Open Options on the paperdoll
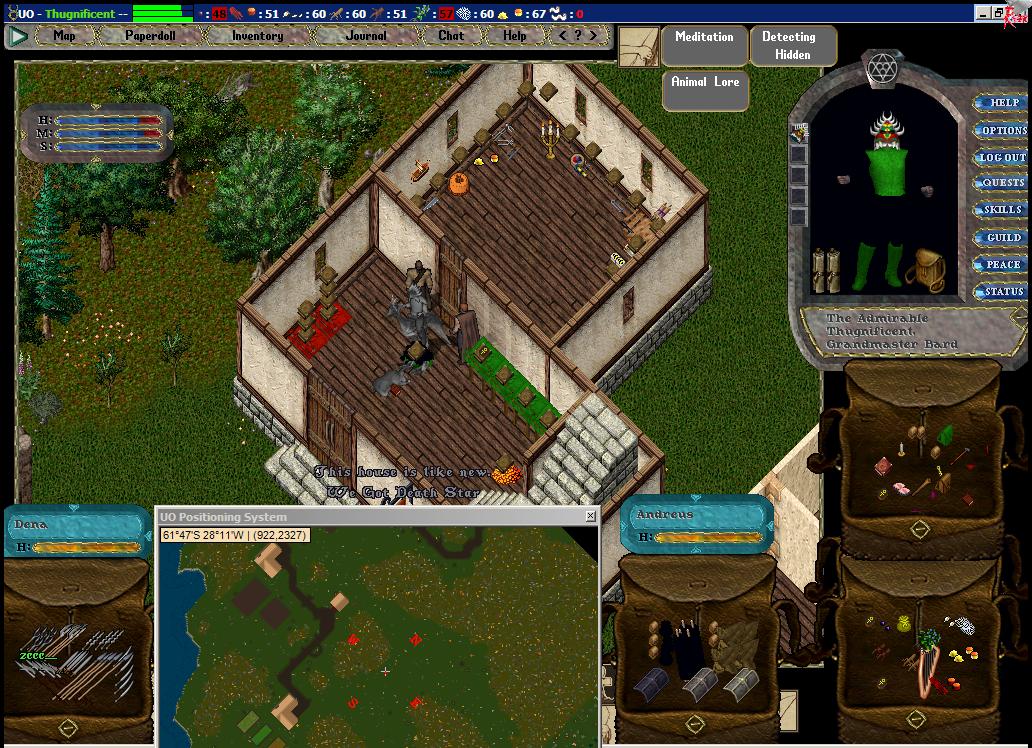 1002,130
